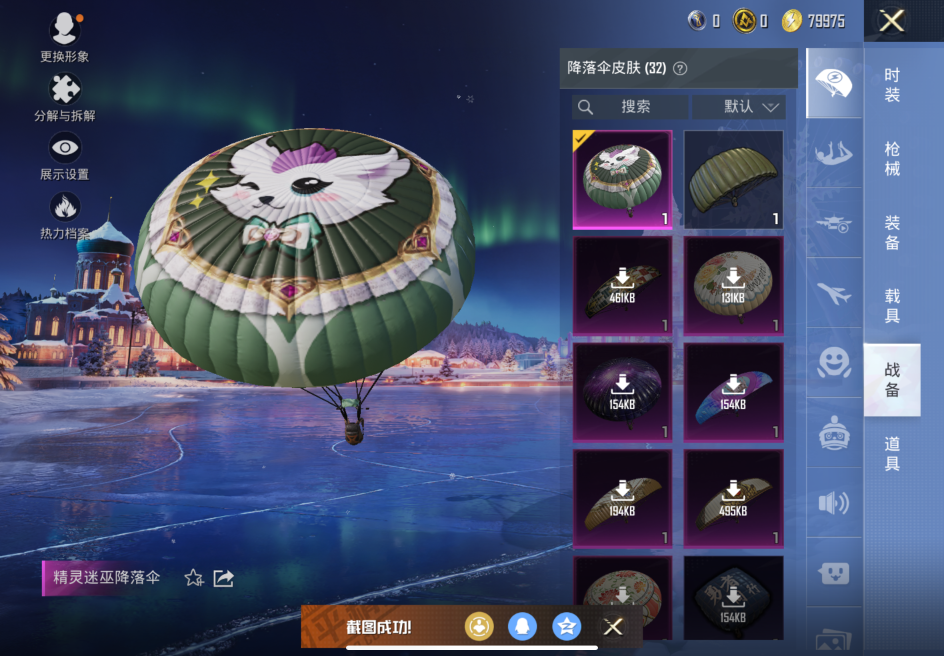Dismiss the 截图成功 screenshot banner
The height and width of the screenshot is (656, 944).
[613, 627]
